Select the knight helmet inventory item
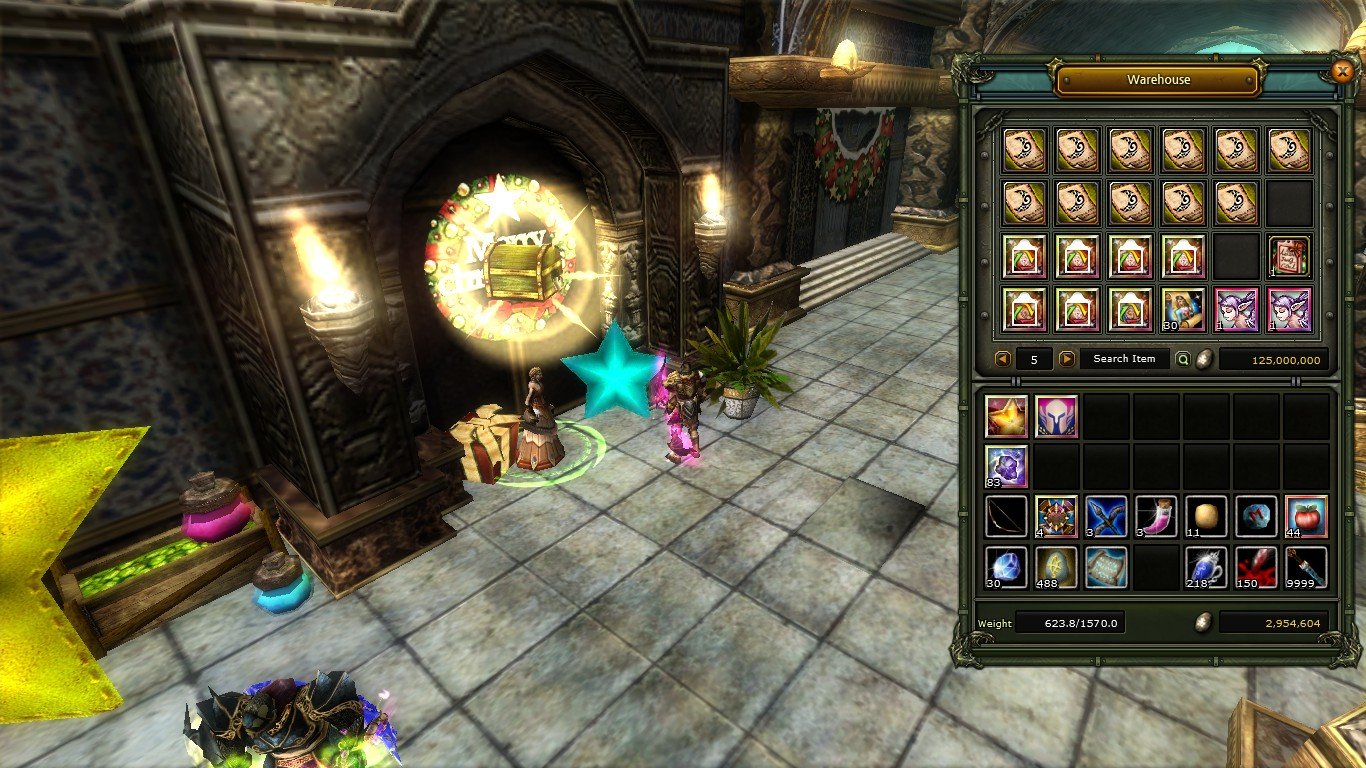 1055,415
